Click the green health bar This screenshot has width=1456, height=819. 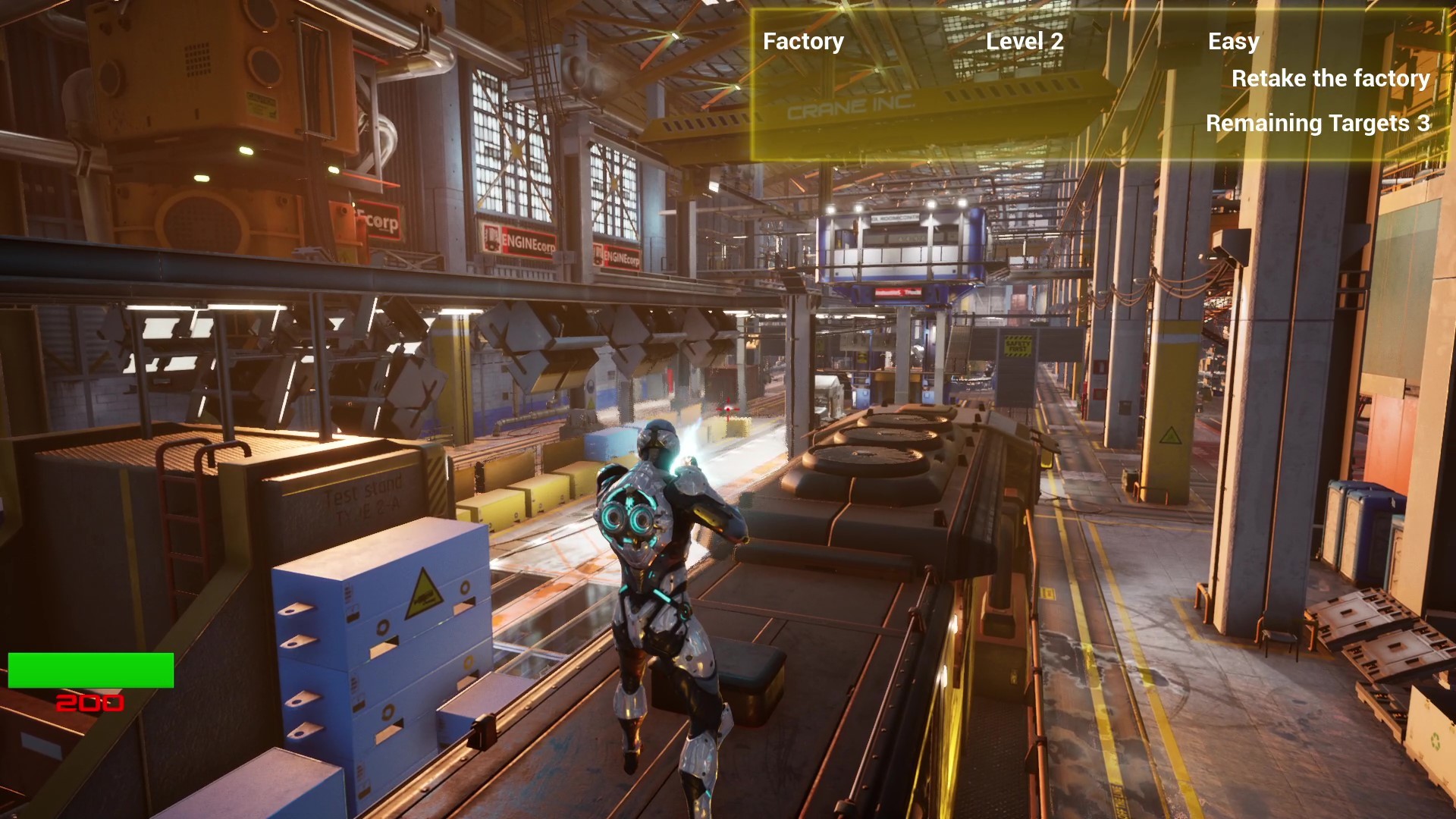[x=89, y=670]
